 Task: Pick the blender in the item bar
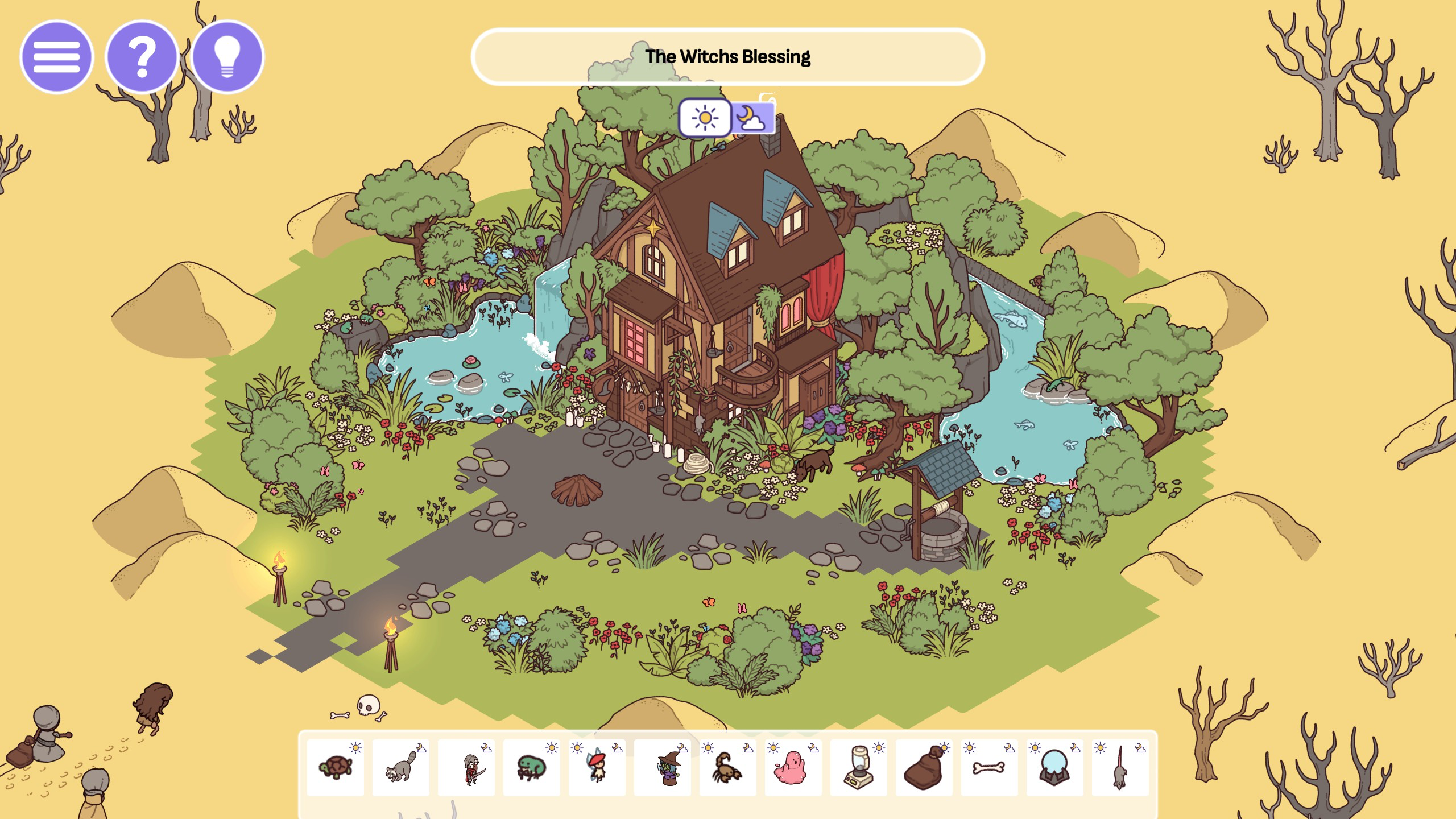tap(859, 767)
